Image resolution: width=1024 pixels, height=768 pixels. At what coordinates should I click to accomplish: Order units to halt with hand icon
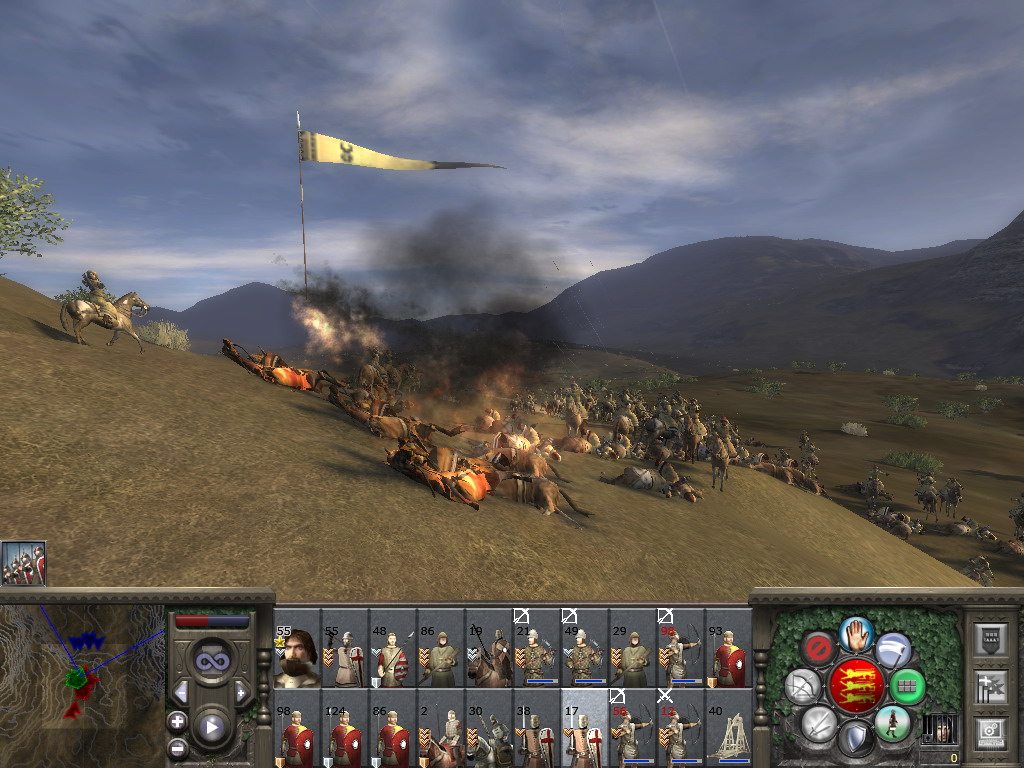(855, 633)
